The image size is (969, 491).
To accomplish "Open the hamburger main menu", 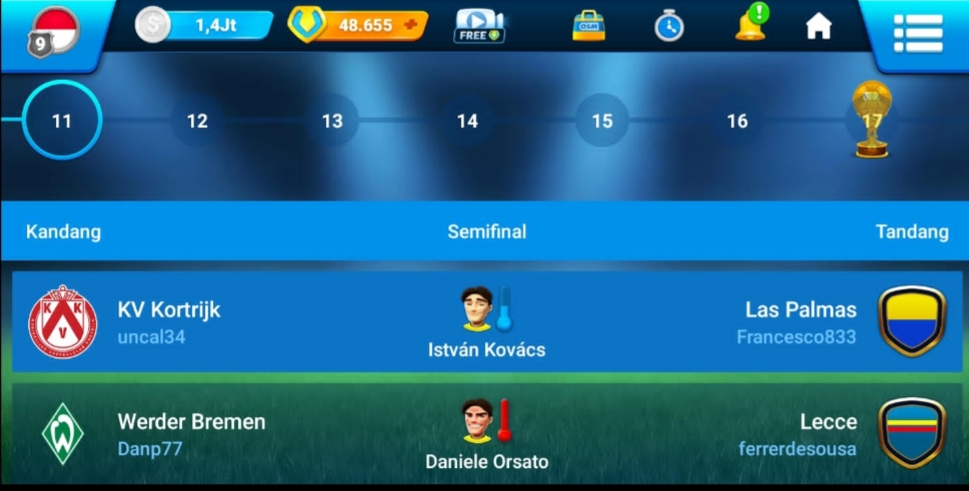I will pyautogui.click(x=917, y=33).
